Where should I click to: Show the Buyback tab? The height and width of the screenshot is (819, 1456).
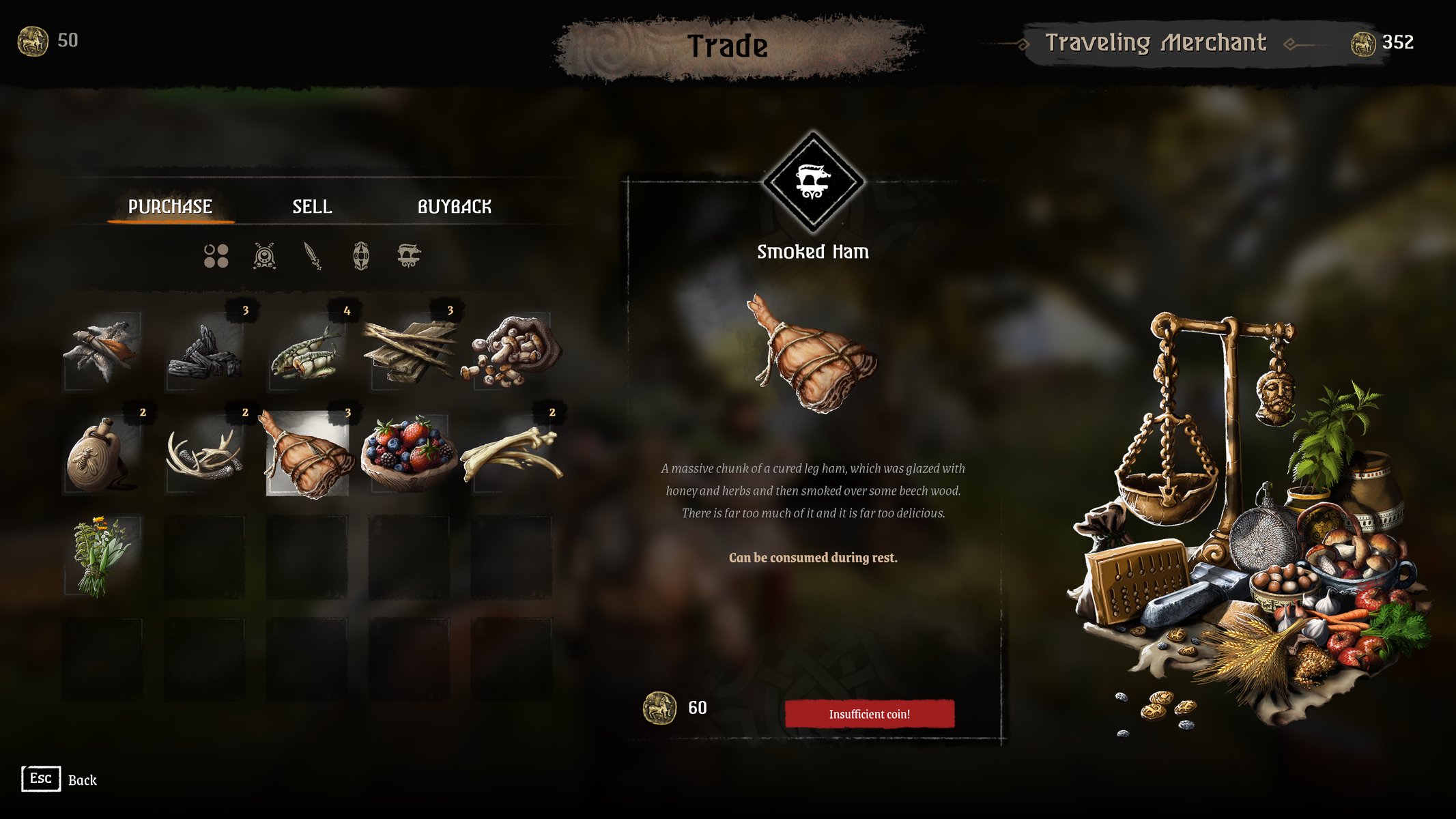(454, 207)
